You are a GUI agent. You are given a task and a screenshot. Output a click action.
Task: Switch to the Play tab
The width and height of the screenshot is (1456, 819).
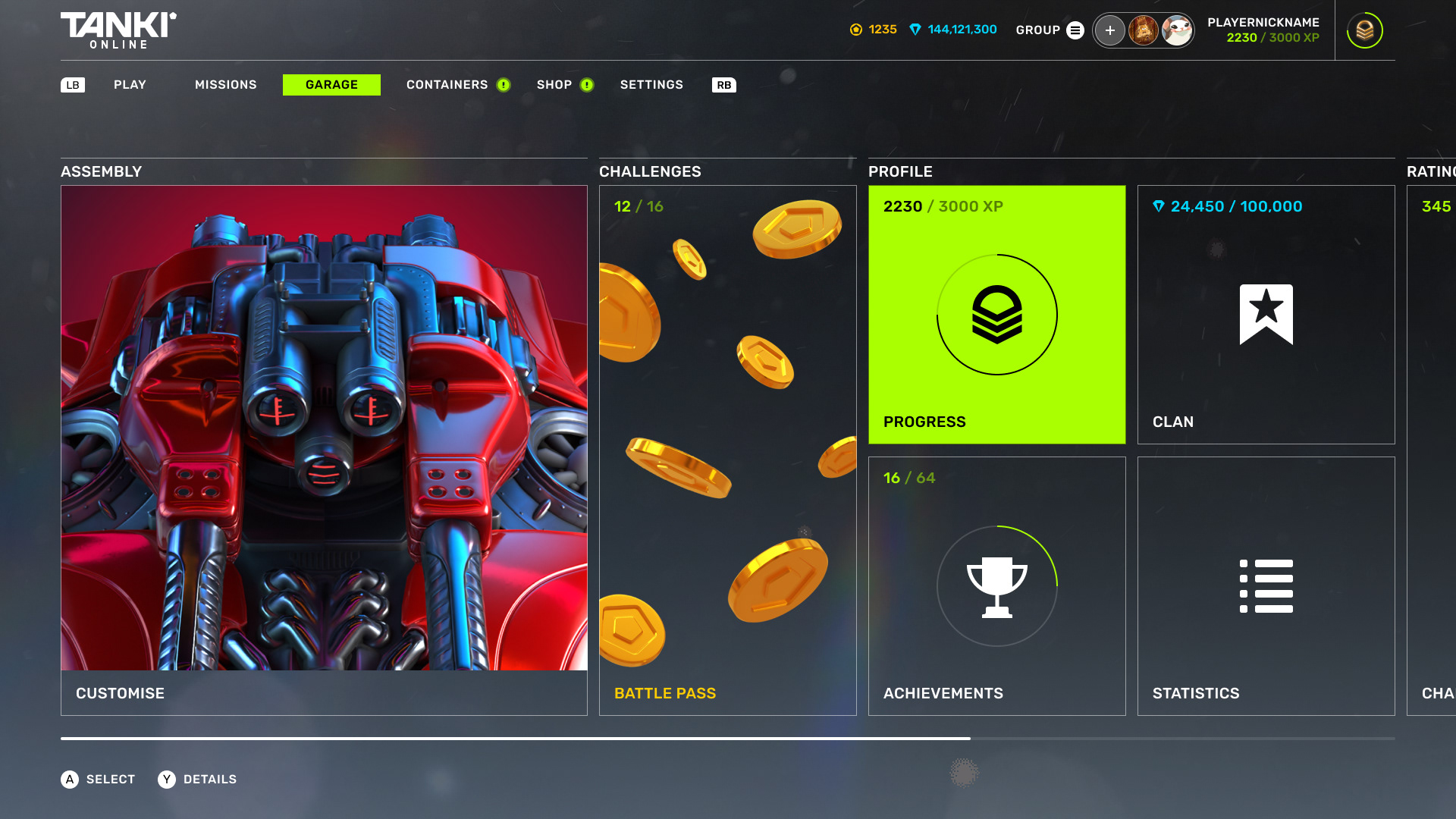130,85
